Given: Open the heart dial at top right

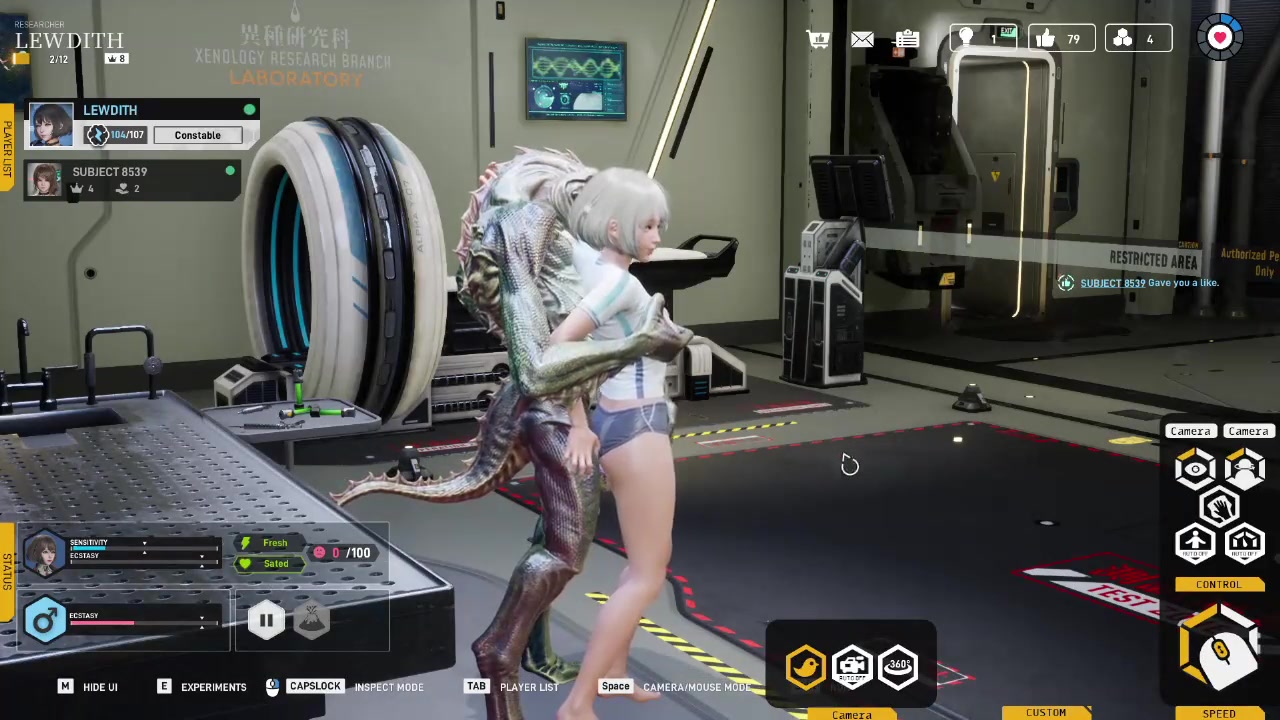Looking at the screenshot, I should point(1220,38).
